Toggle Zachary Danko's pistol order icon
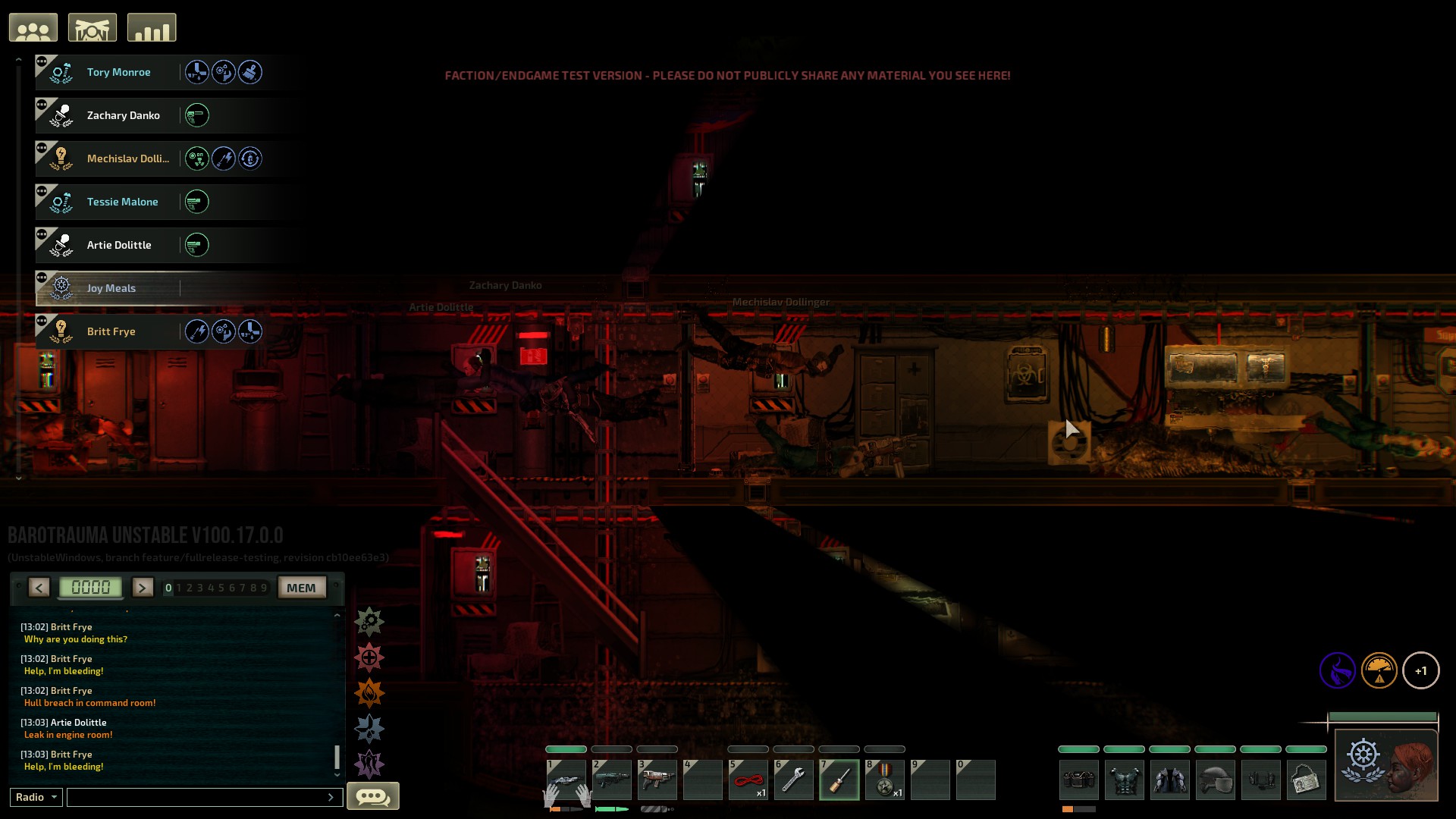 coord(197,115)
